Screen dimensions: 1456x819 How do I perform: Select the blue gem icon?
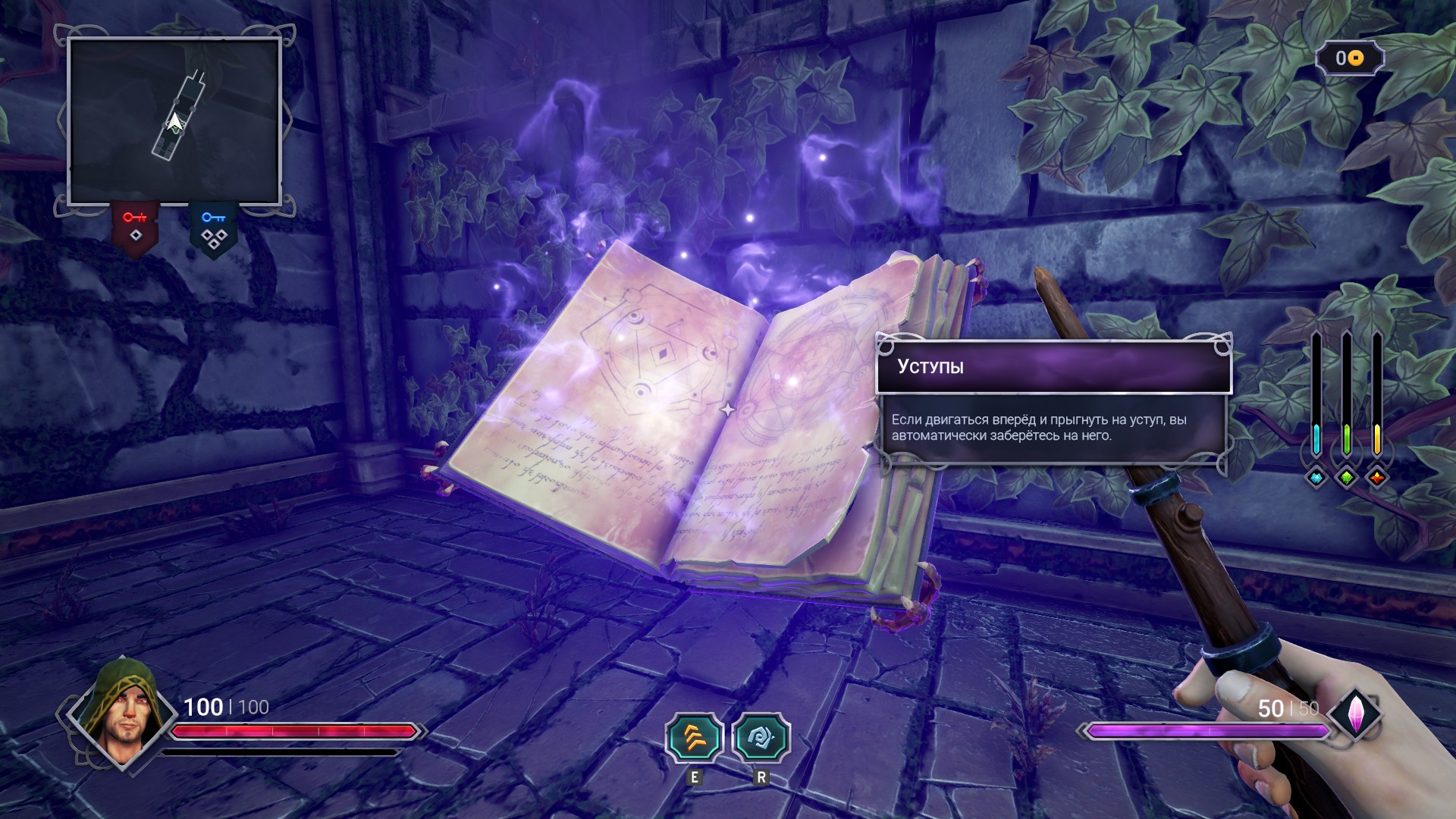tap(1316, 478)
